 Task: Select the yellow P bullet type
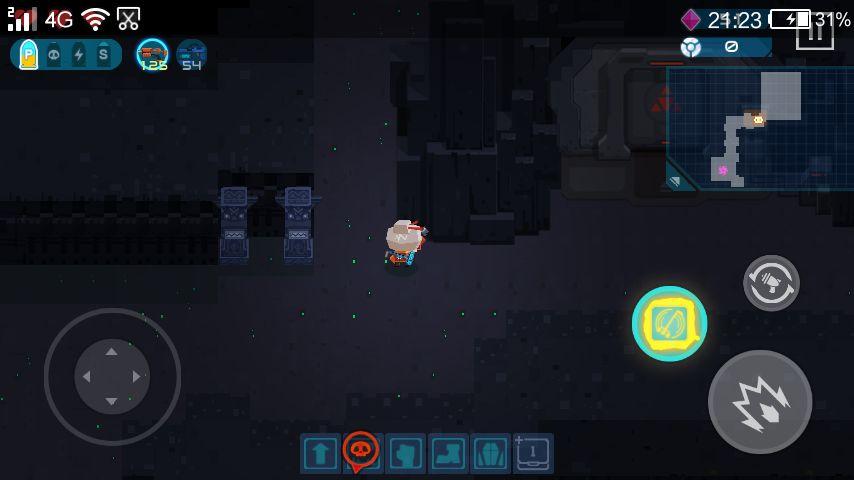tap(28, 55)
